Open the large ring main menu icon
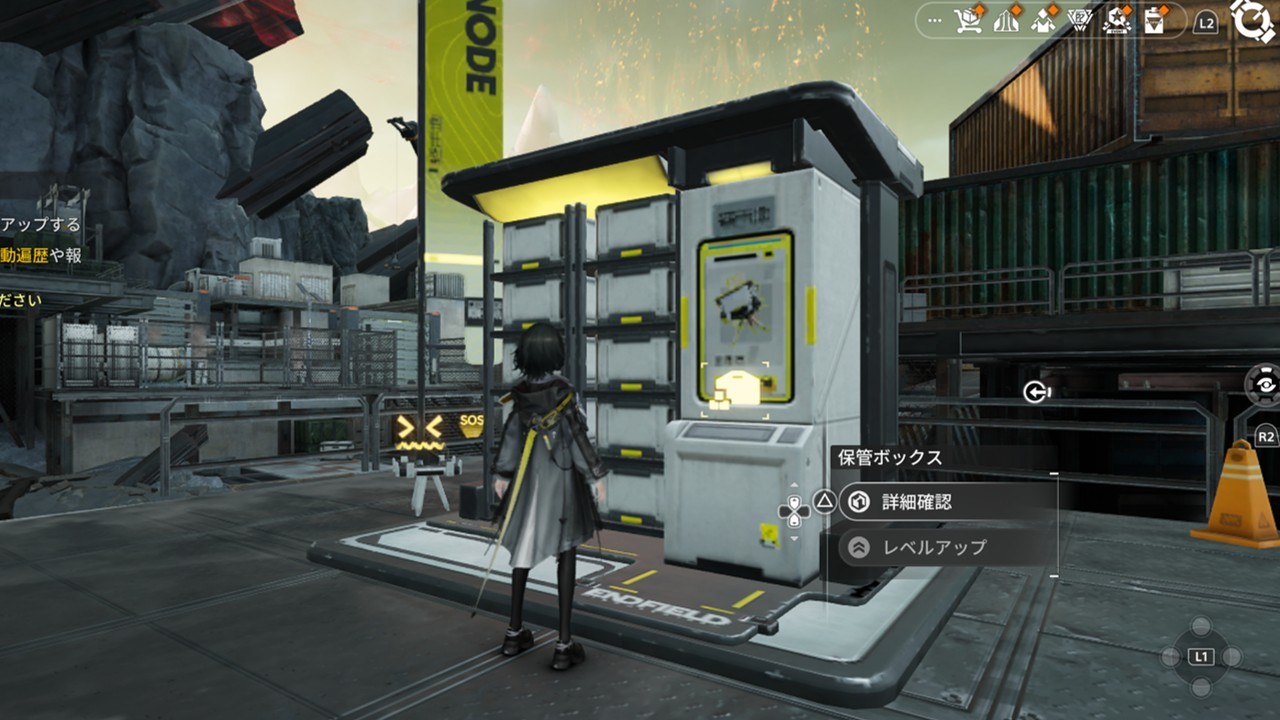Image resolution: width=1280 pixels, height=720 pixels. (1254, 20)
